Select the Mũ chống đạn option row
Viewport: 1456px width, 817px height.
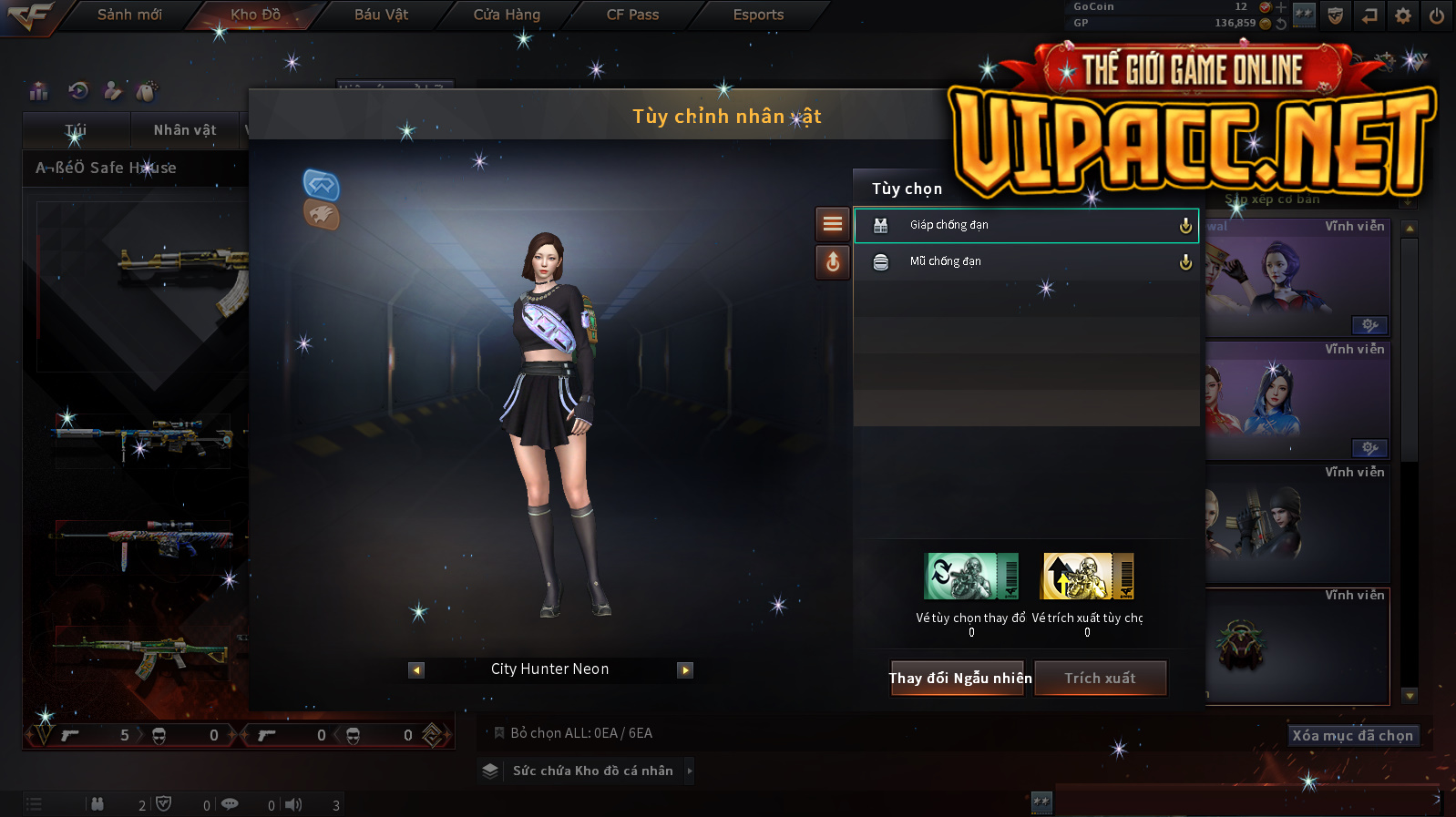pos(1026,261)
